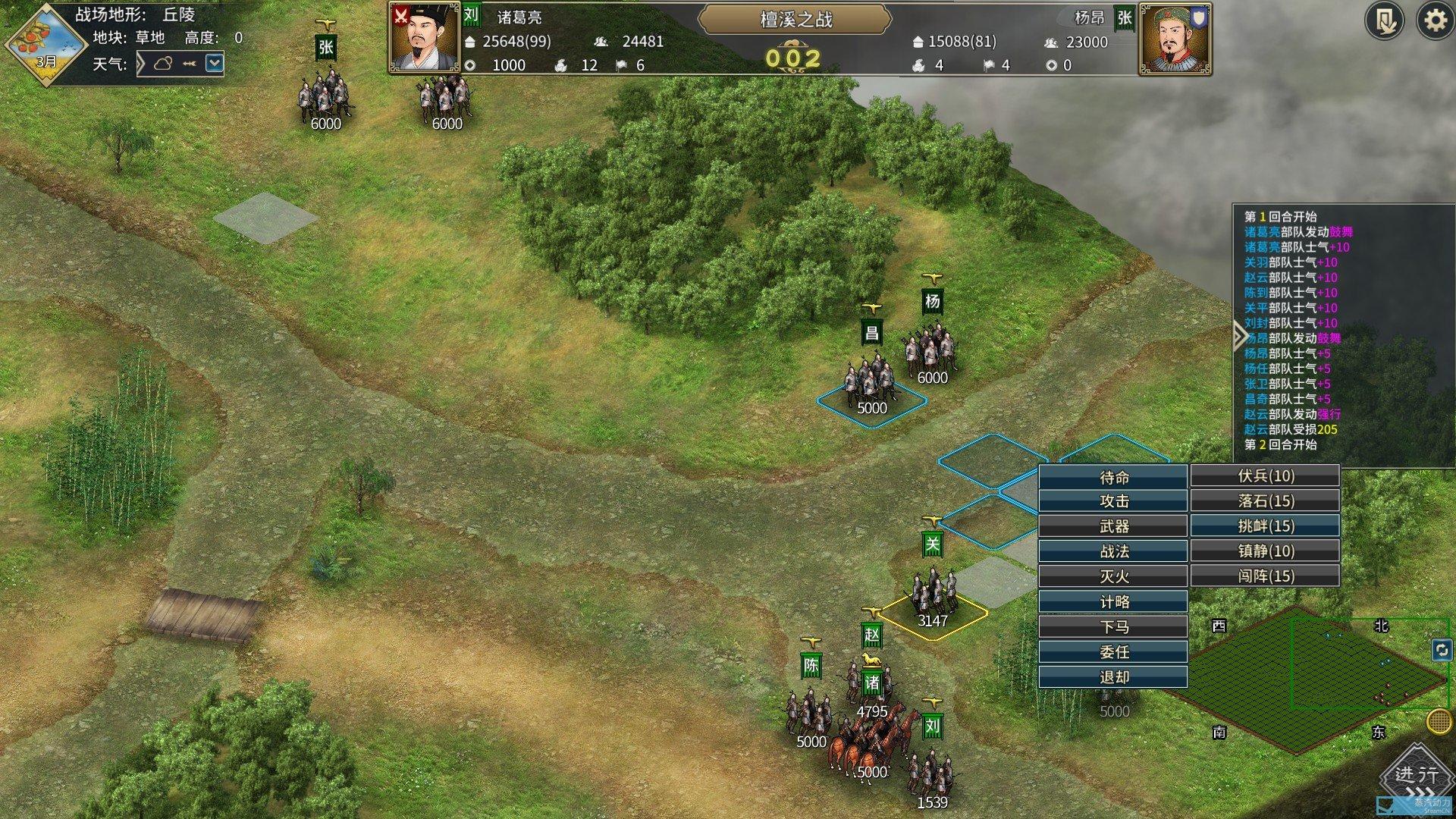The image size is (1456, 819).
Task: Open the 计略 stratagem command
Action: point(1112,601)
